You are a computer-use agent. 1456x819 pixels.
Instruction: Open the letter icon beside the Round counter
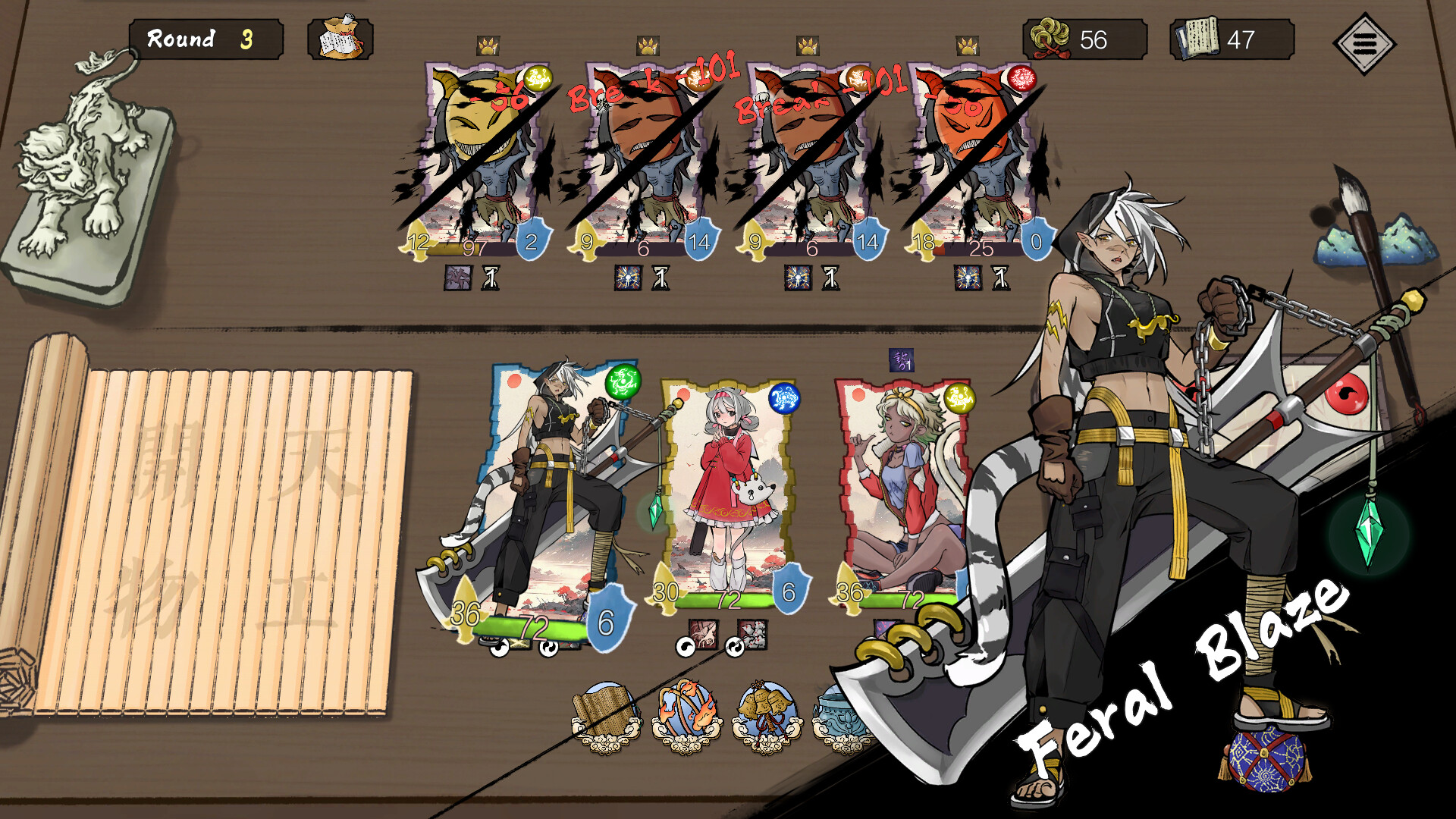[340, 38]
